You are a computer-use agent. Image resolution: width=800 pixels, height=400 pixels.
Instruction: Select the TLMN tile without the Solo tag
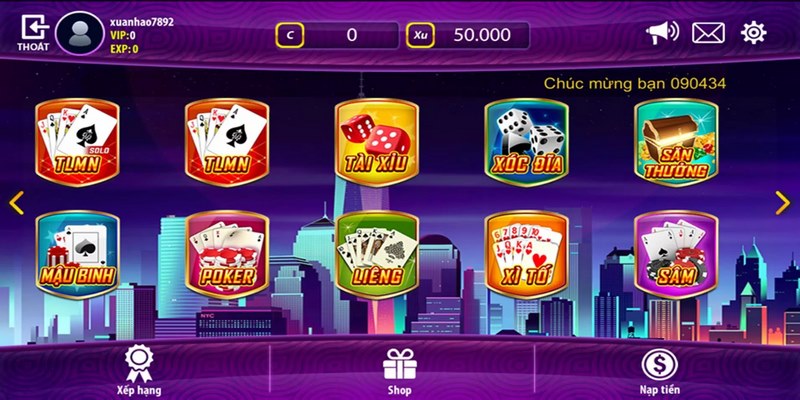226,143
